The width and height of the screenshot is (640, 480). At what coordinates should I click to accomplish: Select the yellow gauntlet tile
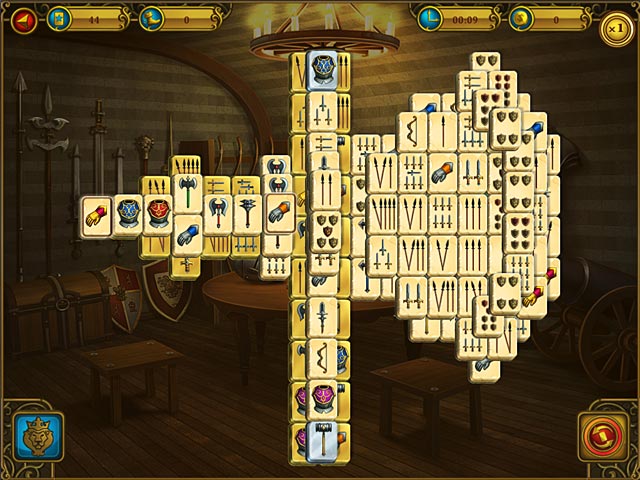[x=96, y=215]
